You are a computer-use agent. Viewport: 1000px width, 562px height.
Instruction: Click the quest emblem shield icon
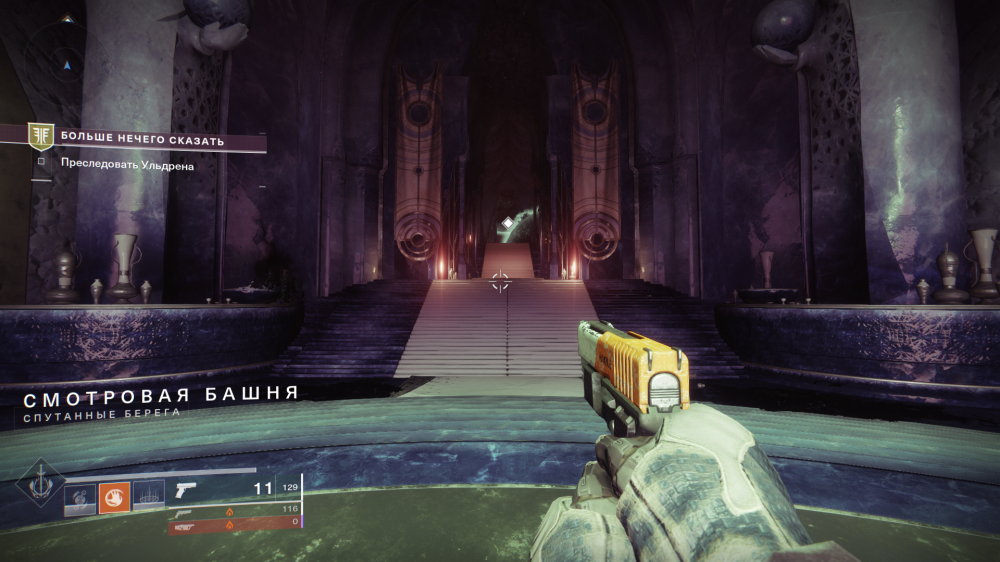(41, 137)
